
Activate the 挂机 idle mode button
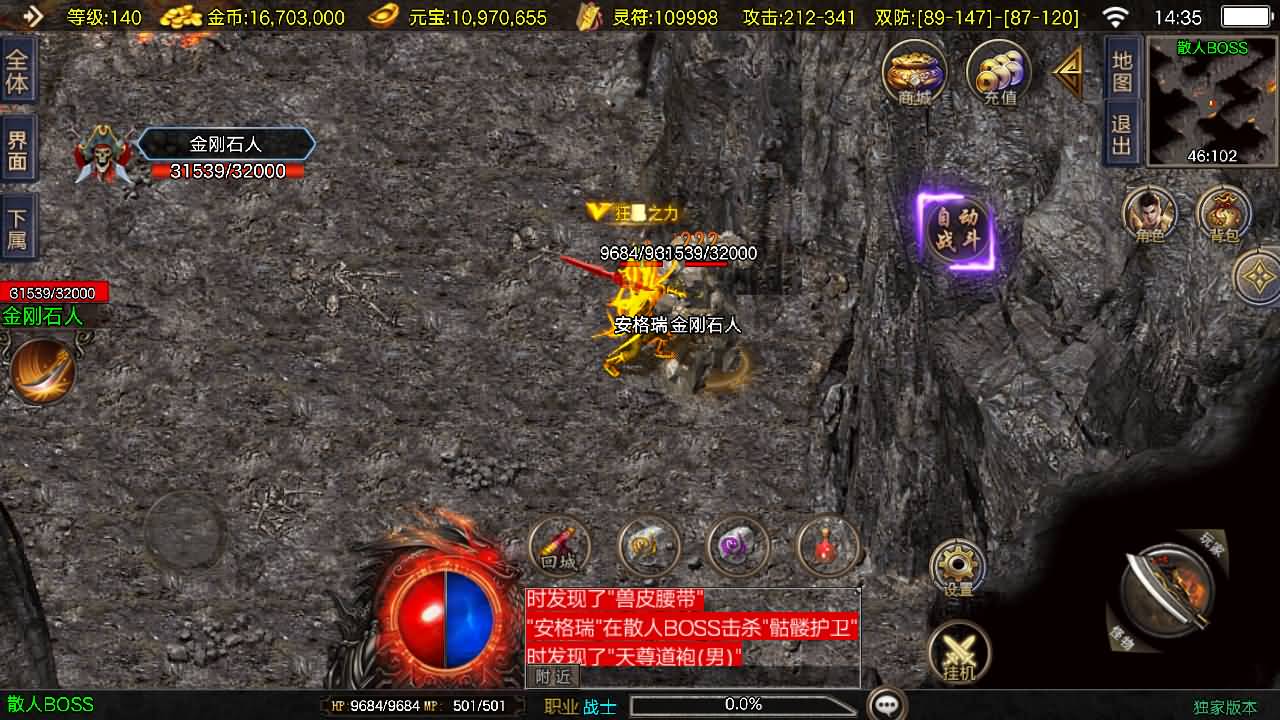pos(959,652)
